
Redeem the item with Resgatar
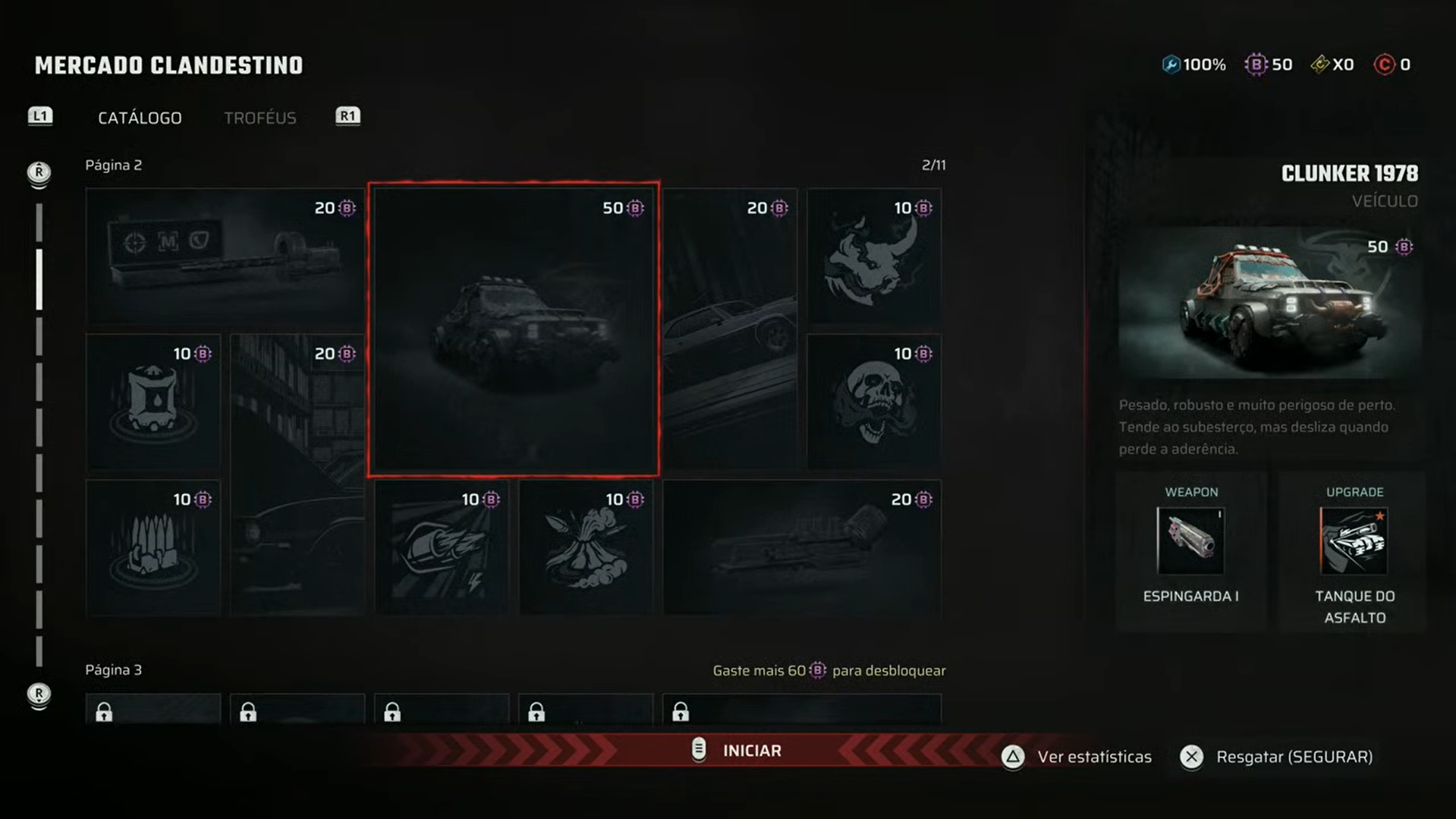[x=1278, y=757]
